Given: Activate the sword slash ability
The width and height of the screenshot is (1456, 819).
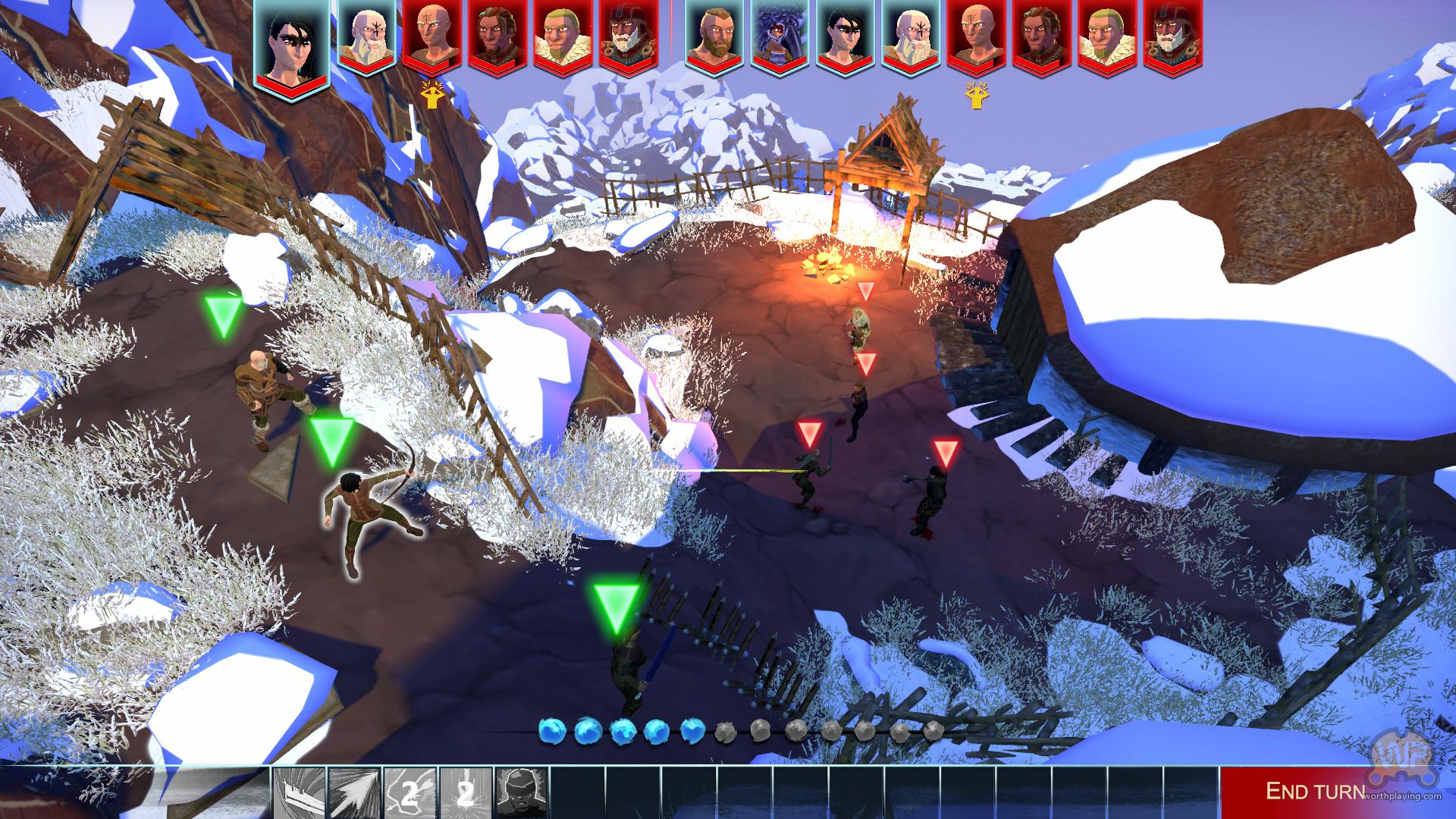Looking at the screenshot, I should (300, 792).
